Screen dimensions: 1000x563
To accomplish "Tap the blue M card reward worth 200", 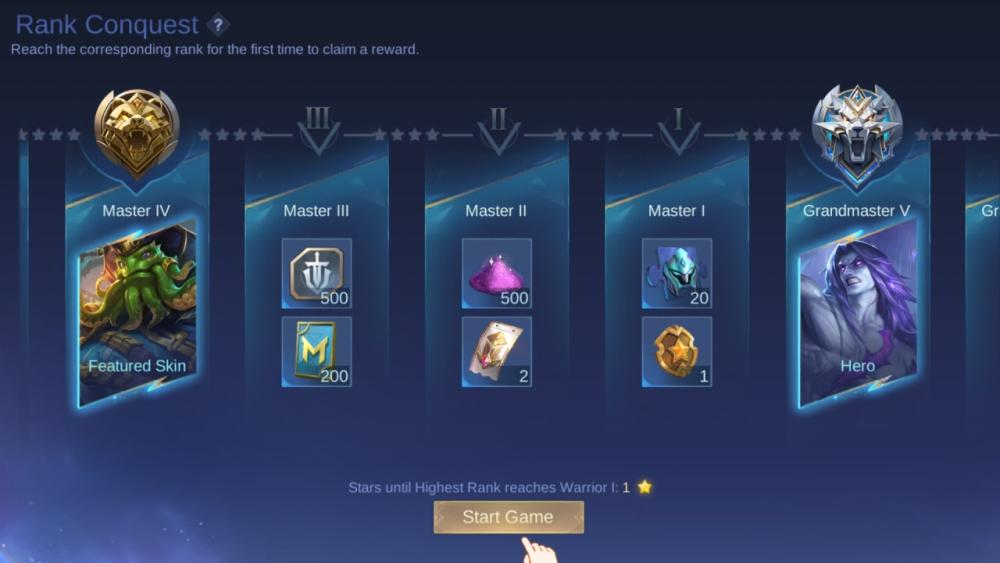I will [316, 351].
